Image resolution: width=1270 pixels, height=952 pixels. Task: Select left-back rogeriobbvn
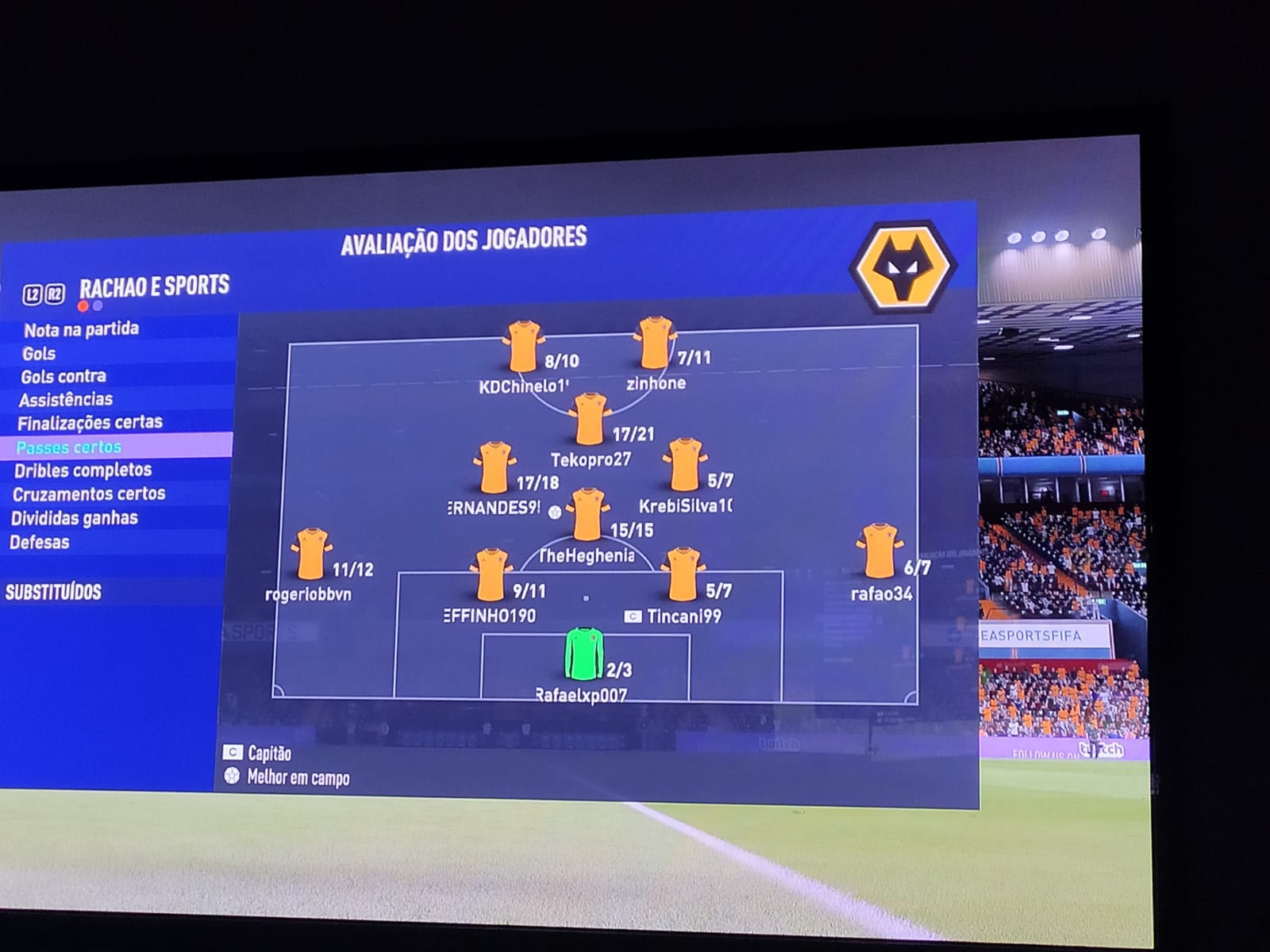click(310, 555)
